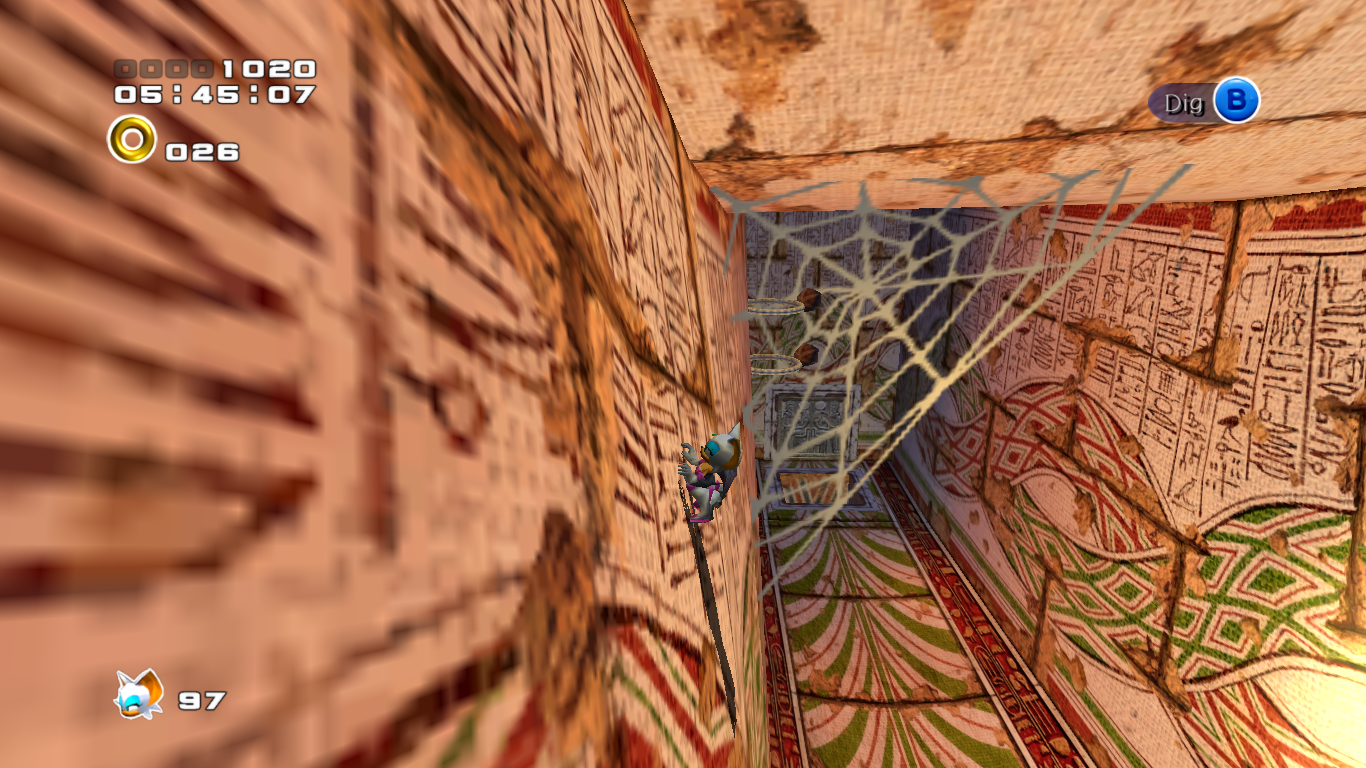
Task: Click the third score emblem box
Action: [177, 69]
